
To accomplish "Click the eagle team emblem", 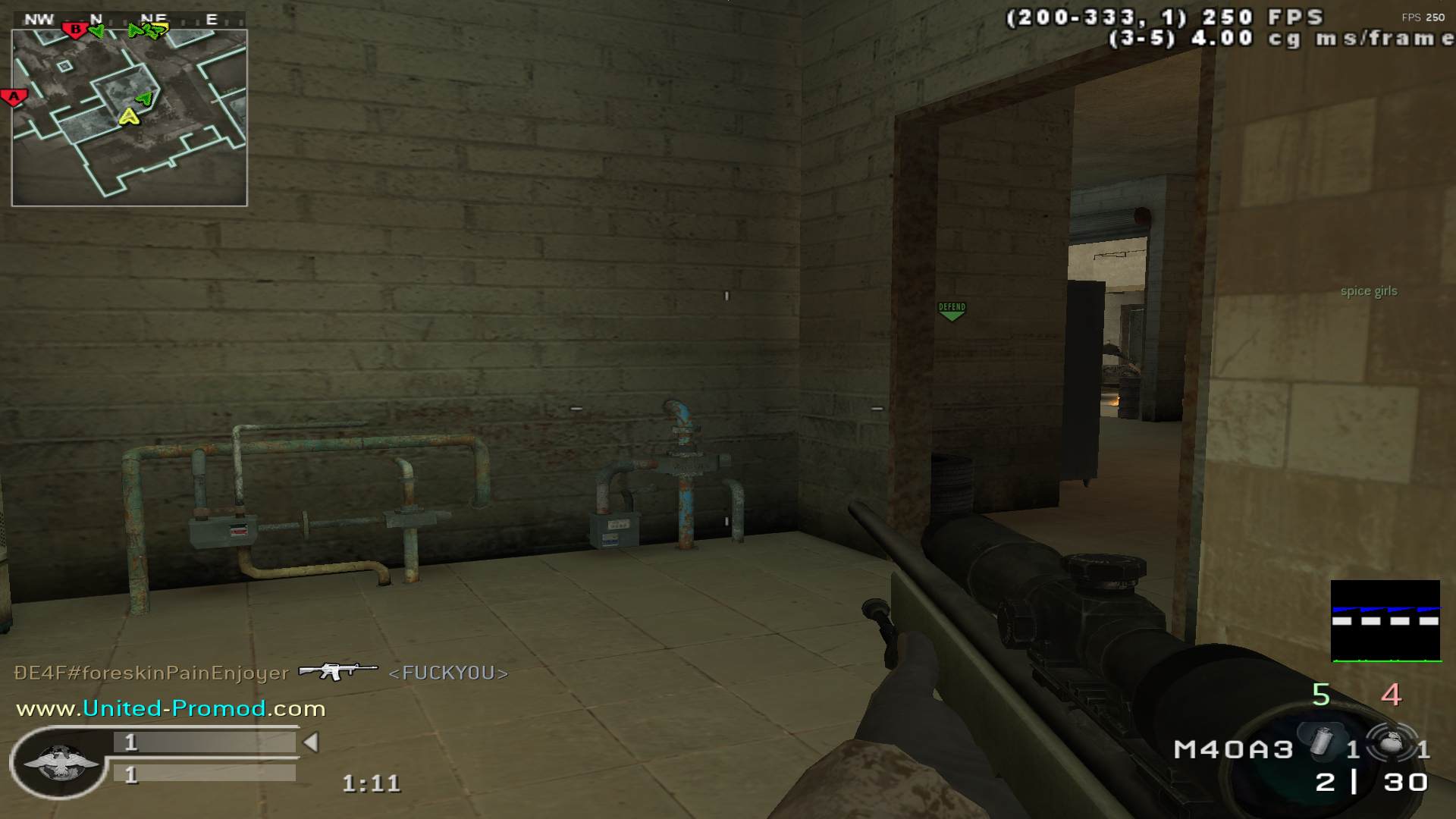I will 59,761.
